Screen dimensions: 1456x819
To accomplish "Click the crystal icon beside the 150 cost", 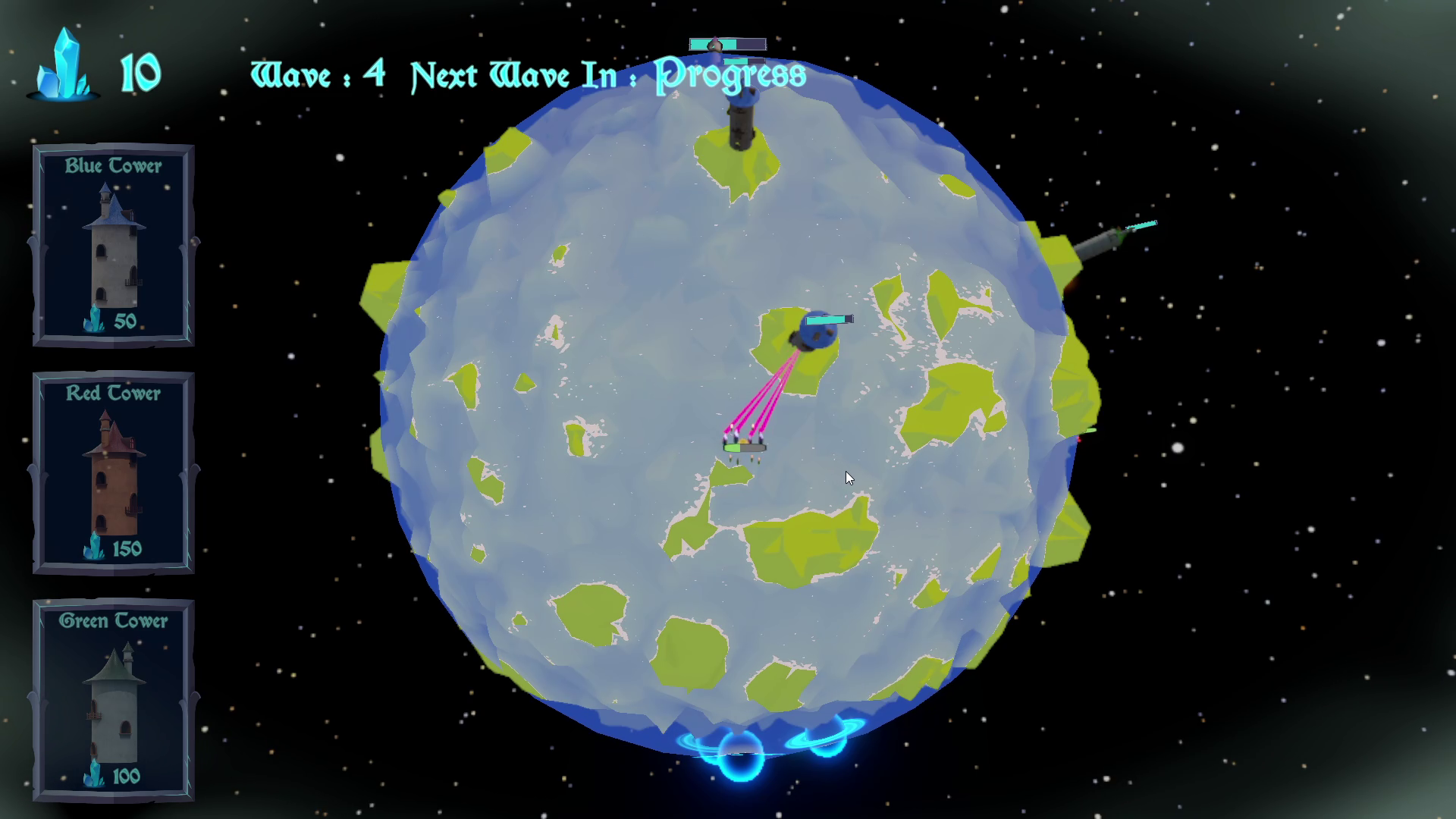I will pos(93,544).
